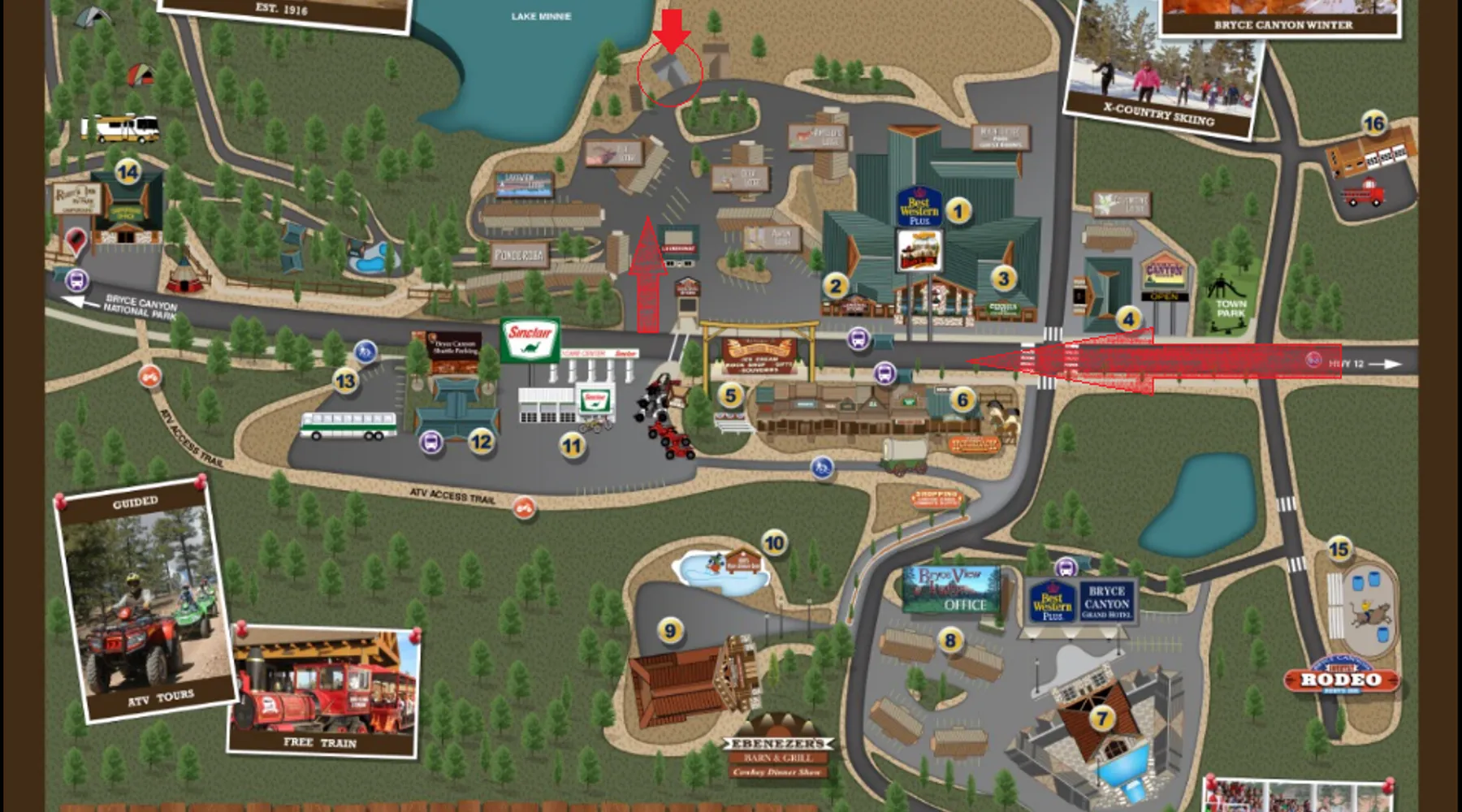Select map marker number 6

coord(963,399)
